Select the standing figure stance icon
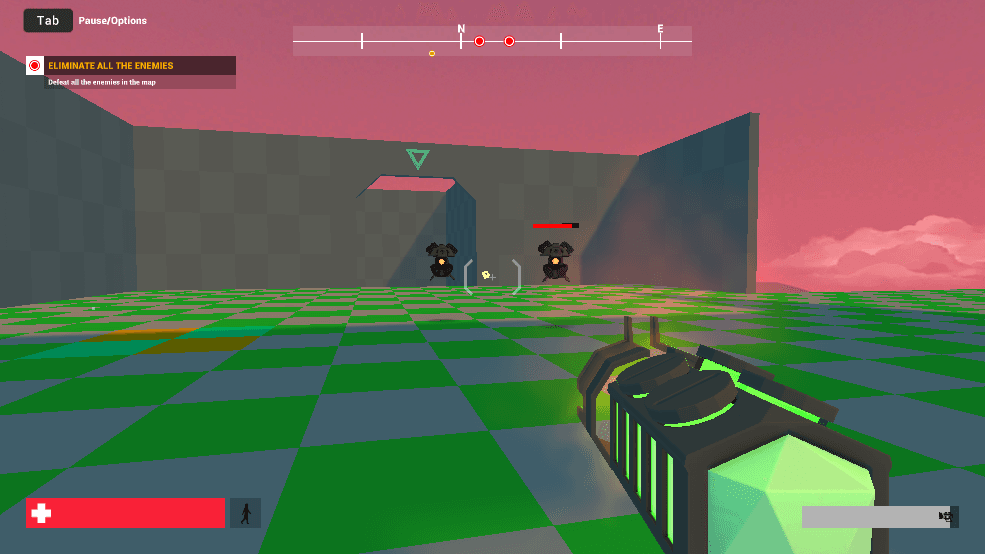 coord(245,513)
